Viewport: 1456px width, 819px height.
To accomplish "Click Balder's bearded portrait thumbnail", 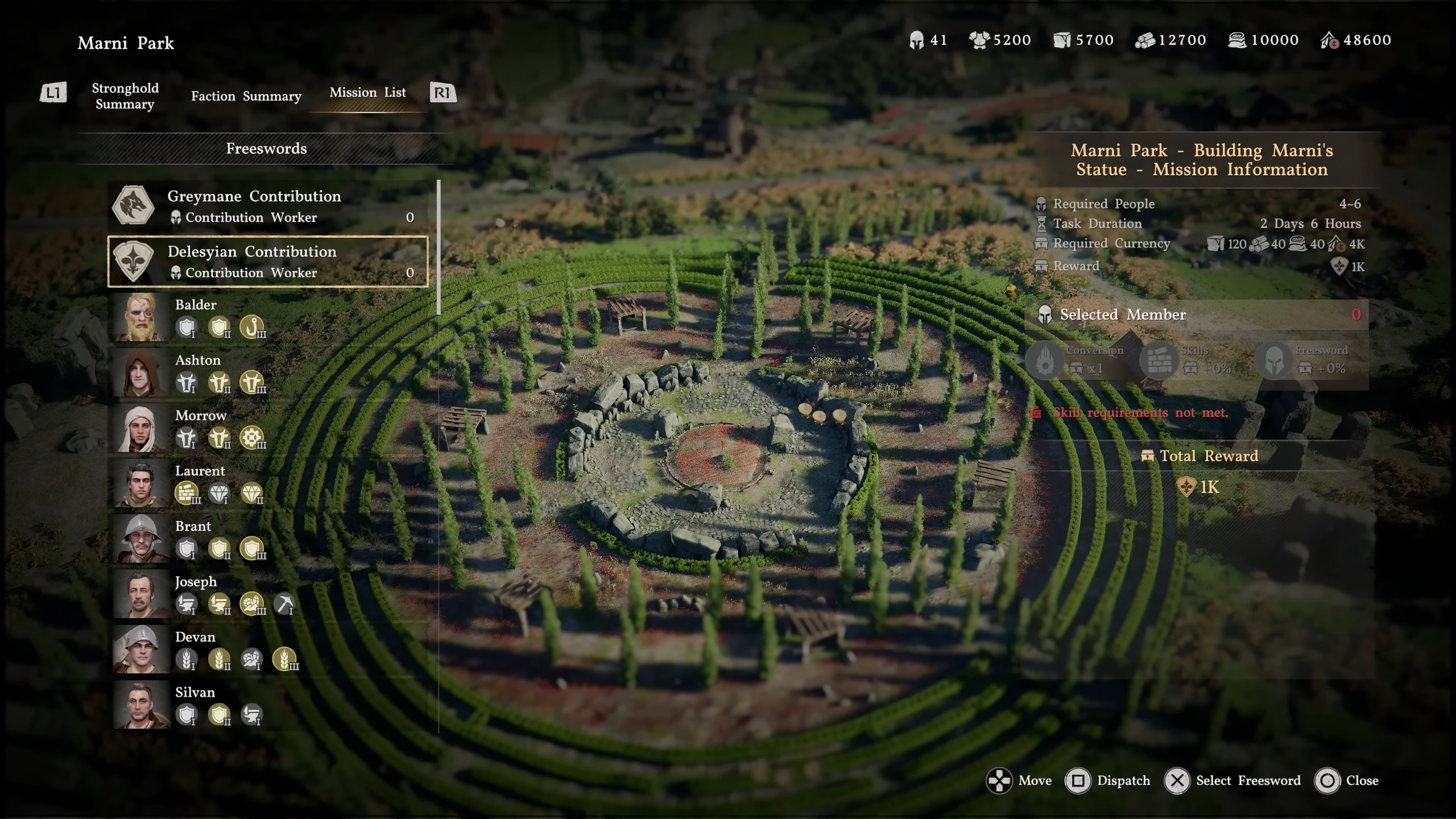I will 140,317.
